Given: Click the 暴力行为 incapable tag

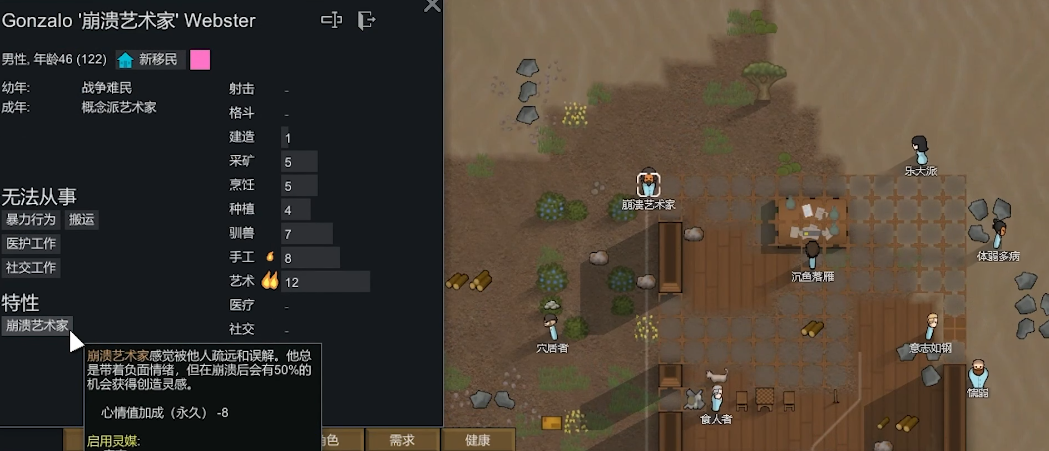Looking at the screenshot, I should click(31, 219).
